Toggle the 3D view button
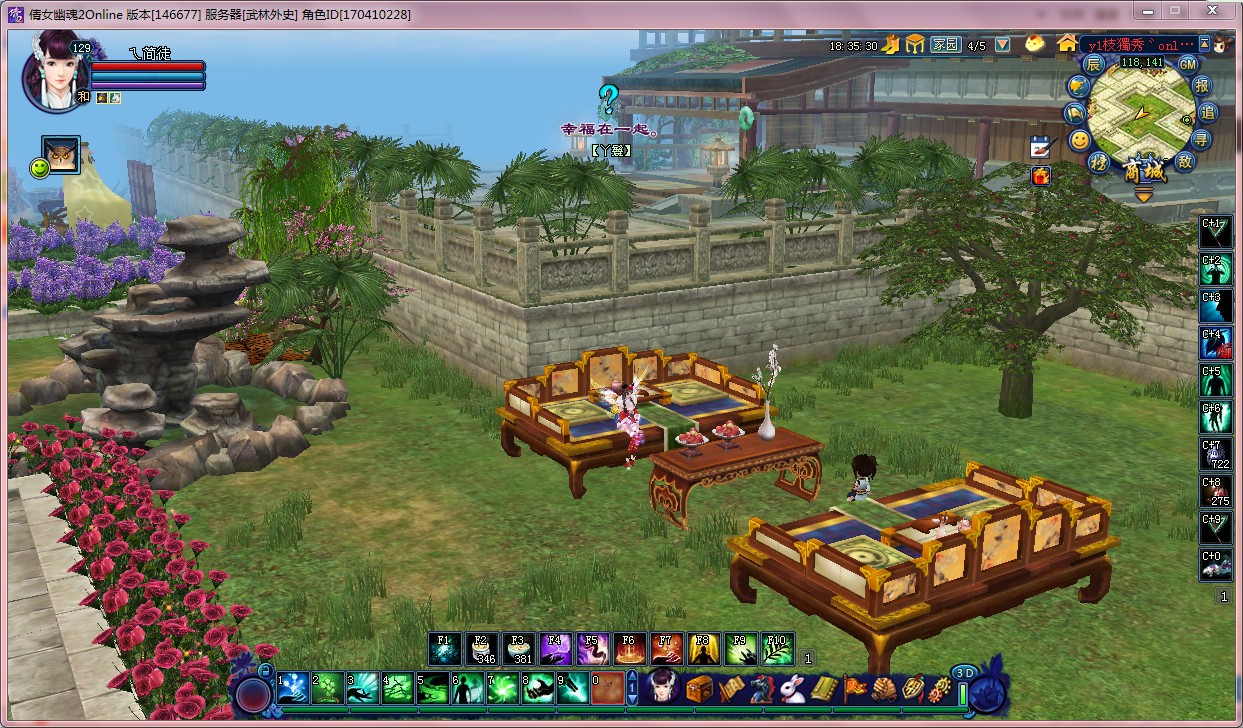1243x728 pixels. [964, 673]
